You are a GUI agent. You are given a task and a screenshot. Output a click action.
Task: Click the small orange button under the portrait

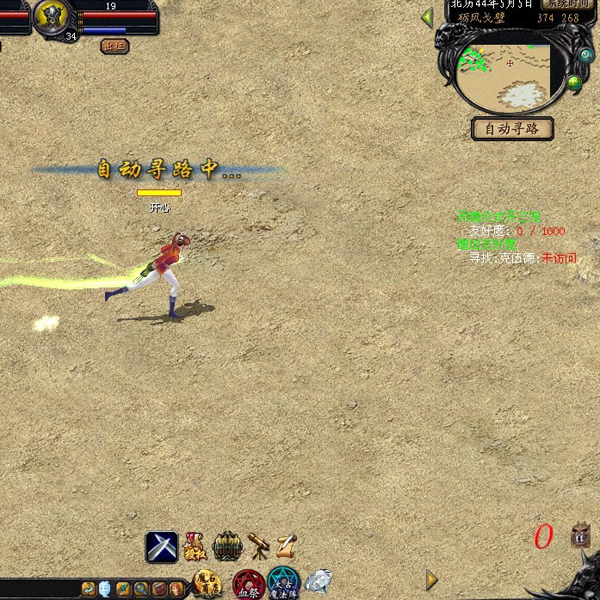coord(114,45)
